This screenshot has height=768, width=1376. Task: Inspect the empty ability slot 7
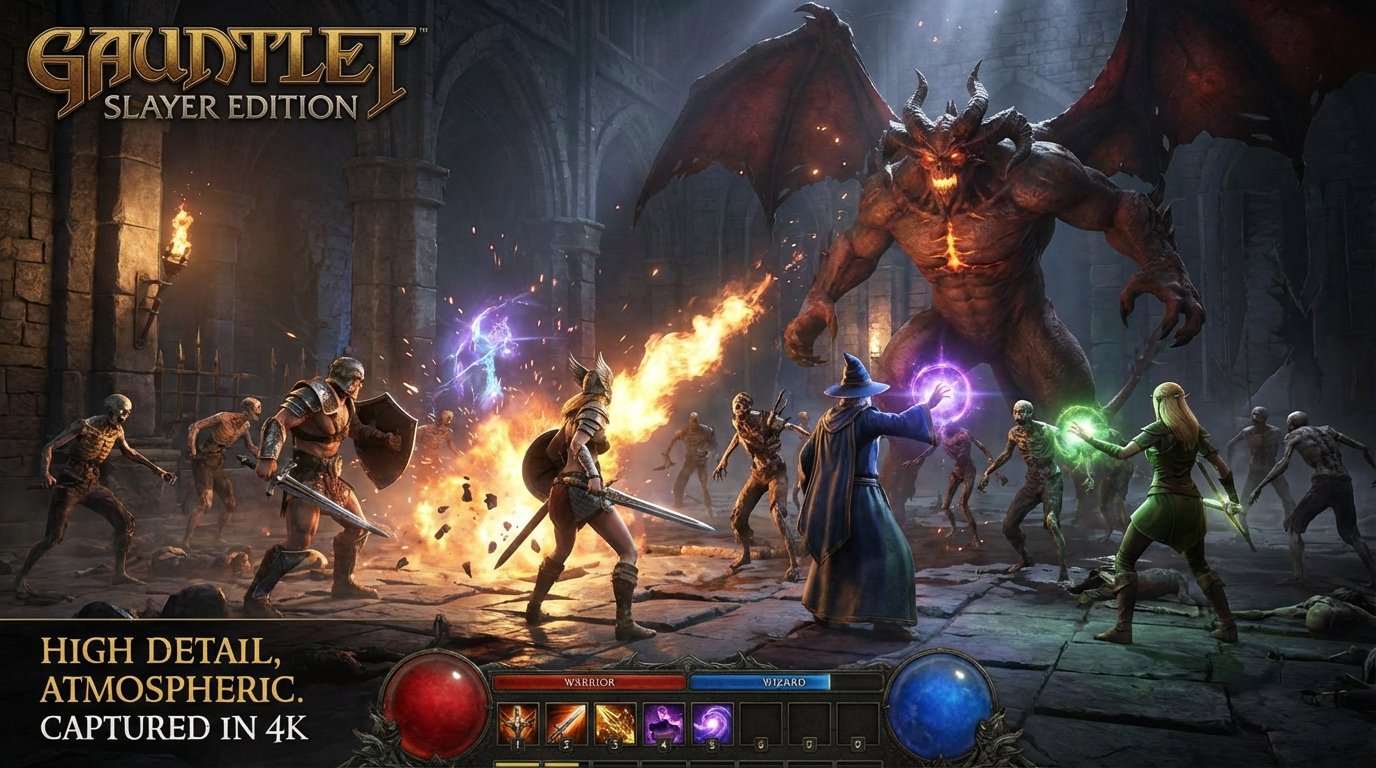(808, 722)
